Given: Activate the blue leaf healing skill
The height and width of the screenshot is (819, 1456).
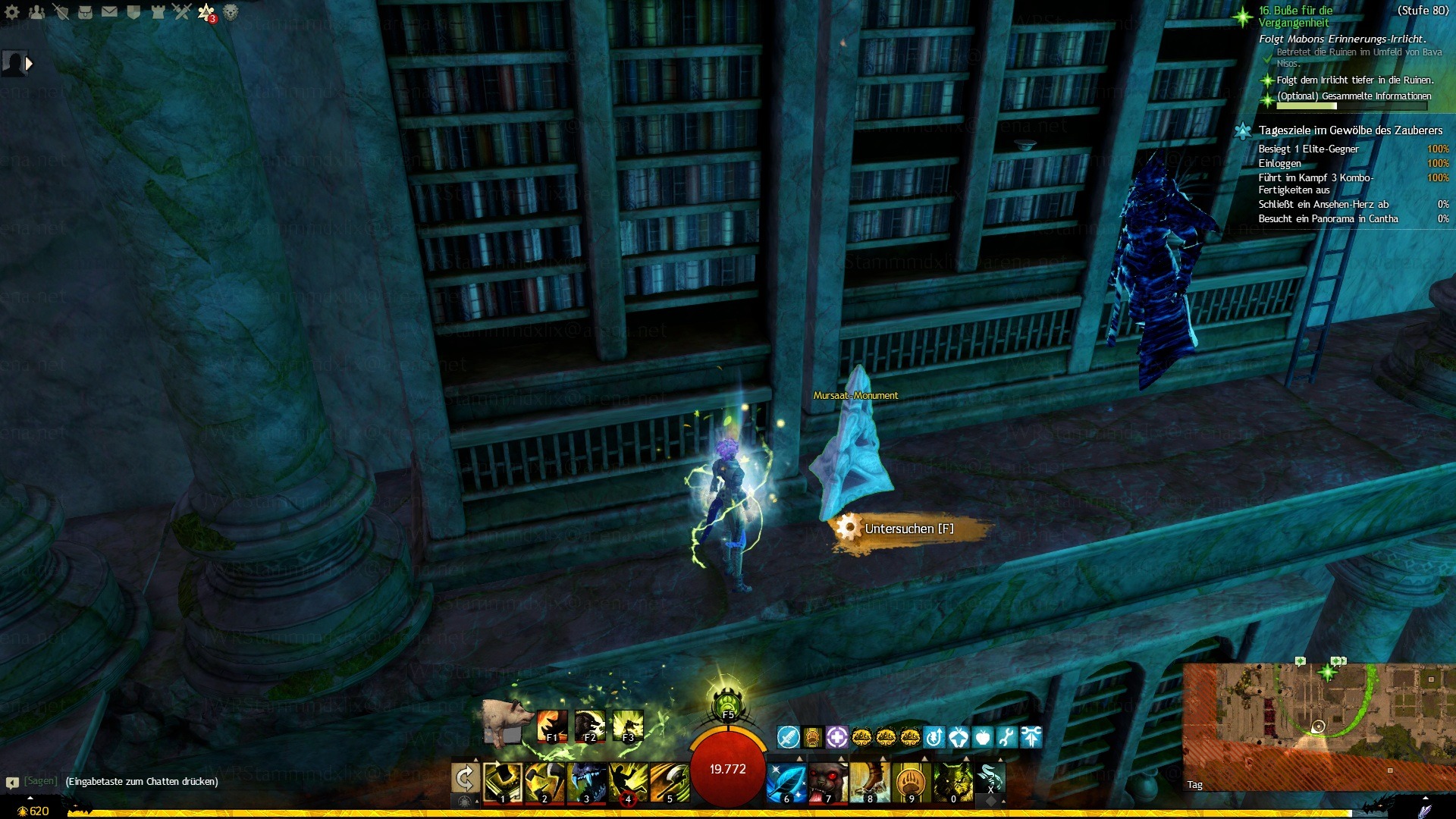Looking at the screenshot, I should pyautogui.click(x=786, y=782).
